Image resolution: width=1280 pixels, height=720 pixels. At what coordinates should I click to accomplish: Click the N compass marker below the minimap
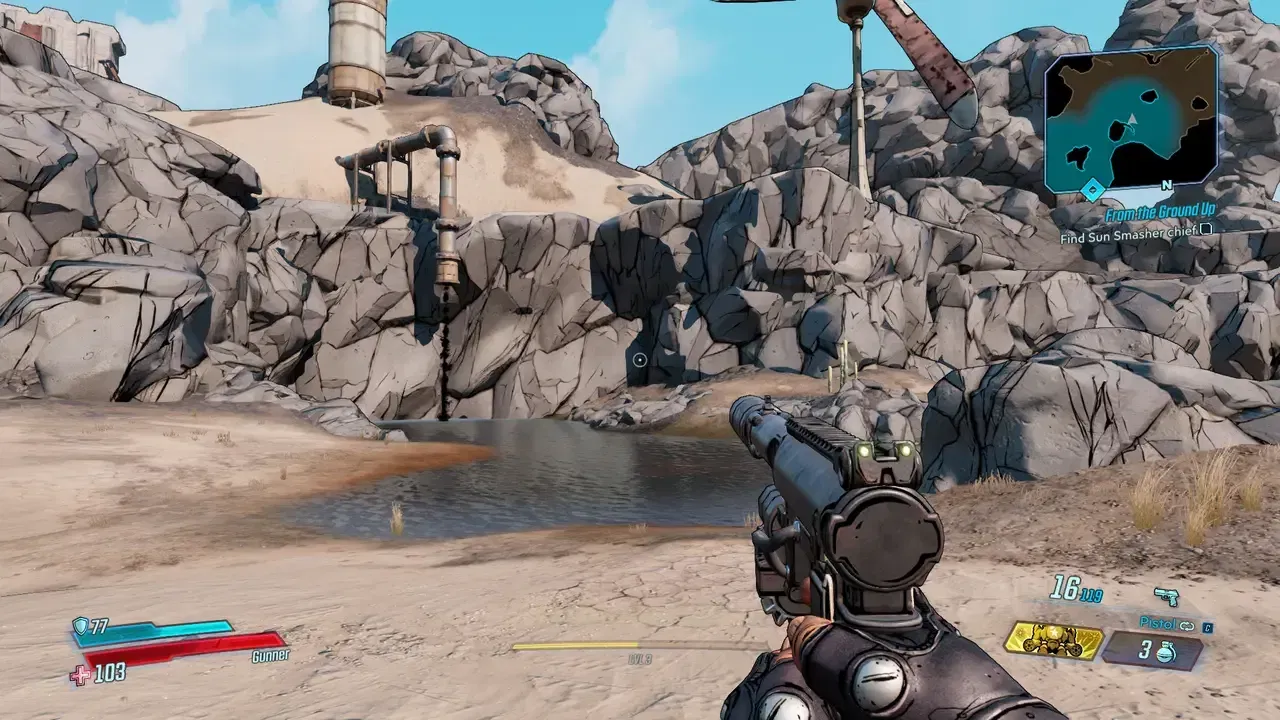point(1165,184)
